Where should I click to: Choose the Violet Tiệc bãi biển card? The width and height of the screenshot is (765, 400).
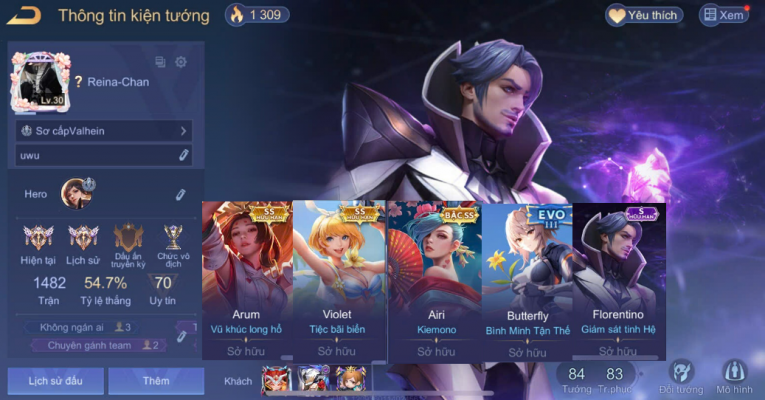coord(337,279)
